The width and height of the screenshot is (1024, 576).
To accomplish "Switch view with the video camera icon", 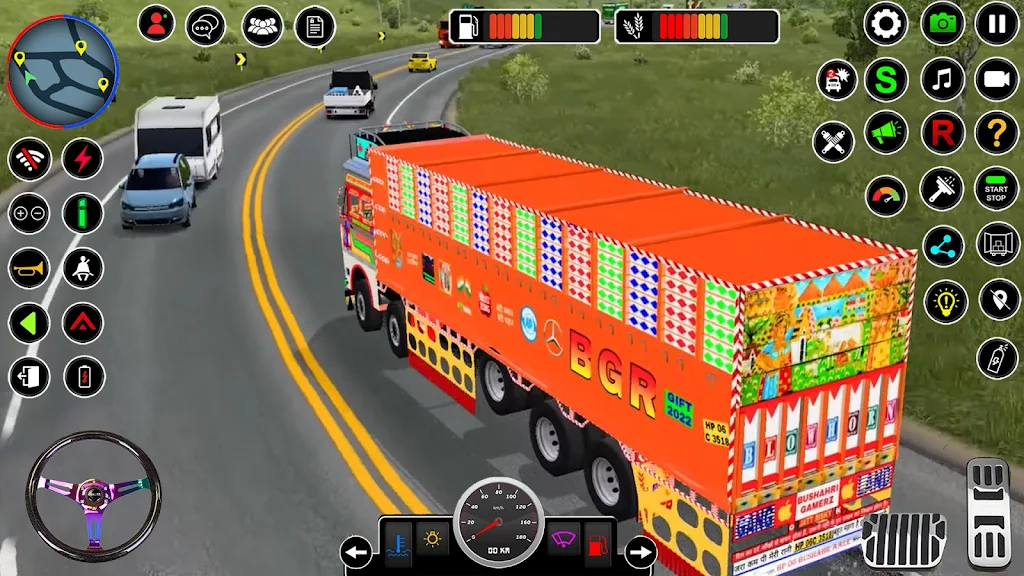I will 997,79.
